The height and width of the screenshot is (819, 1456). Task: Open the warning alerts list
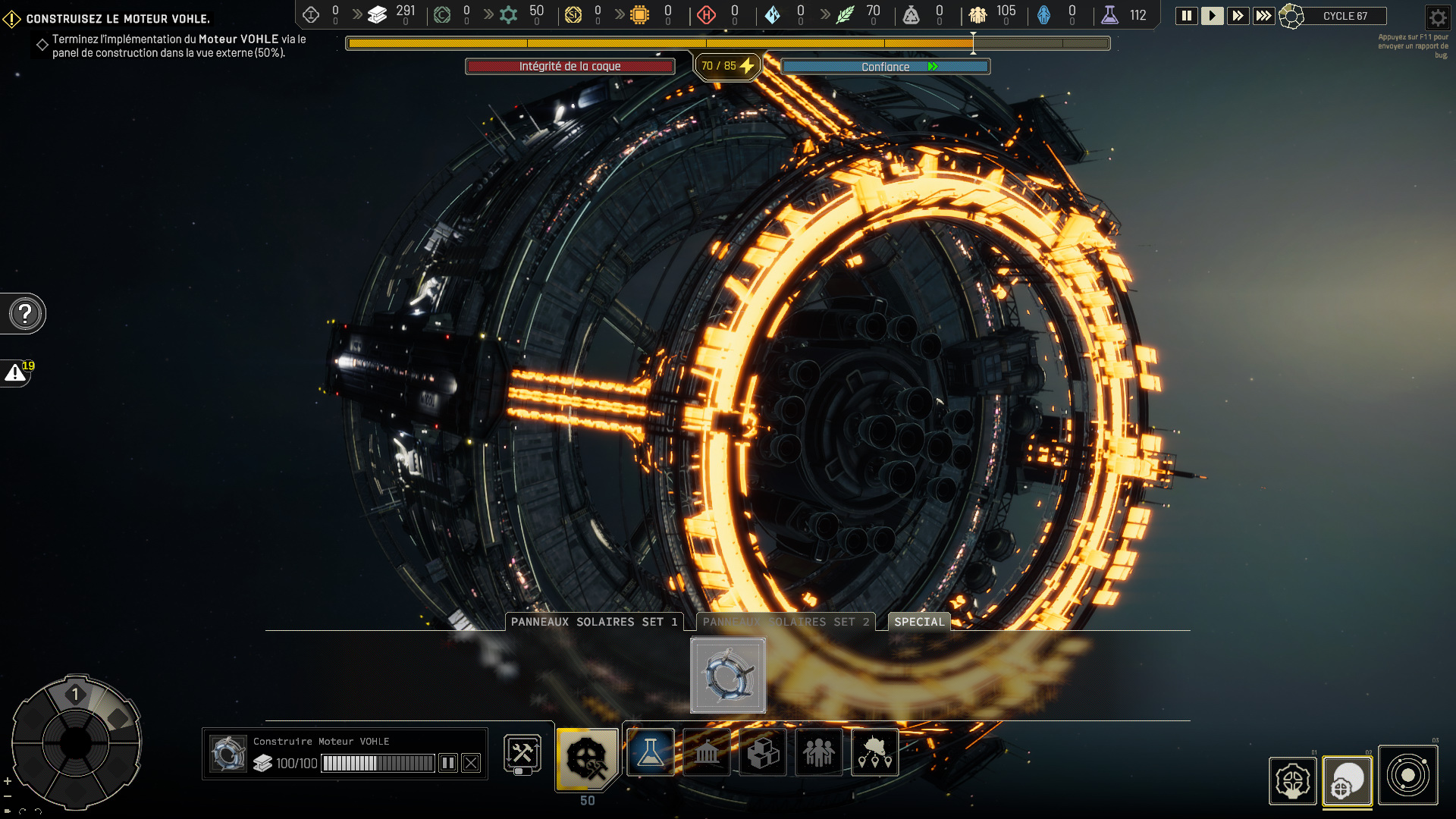(16, 372)
